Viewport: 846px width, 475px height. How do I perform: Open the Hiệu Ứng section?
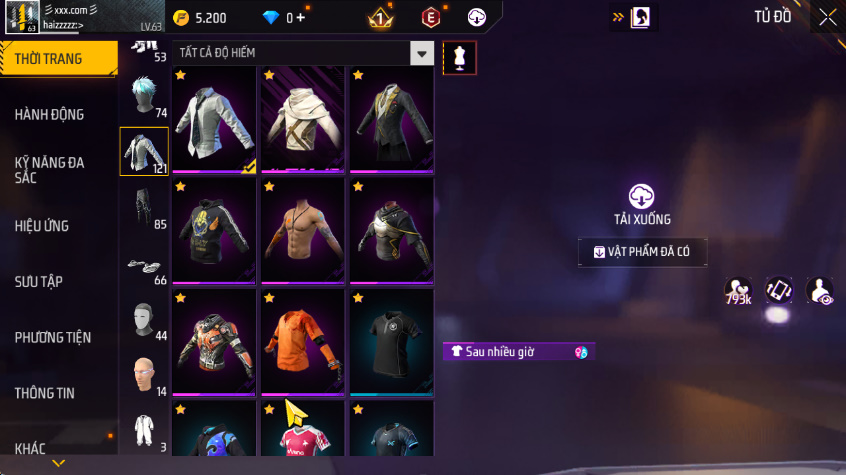tap(42, 226)
